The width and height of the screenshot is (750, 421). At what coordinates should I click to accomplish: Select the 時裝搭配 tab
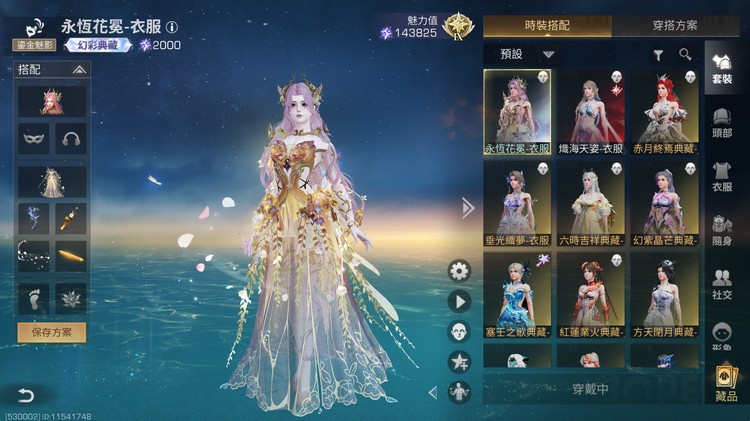tap(546, 25)
